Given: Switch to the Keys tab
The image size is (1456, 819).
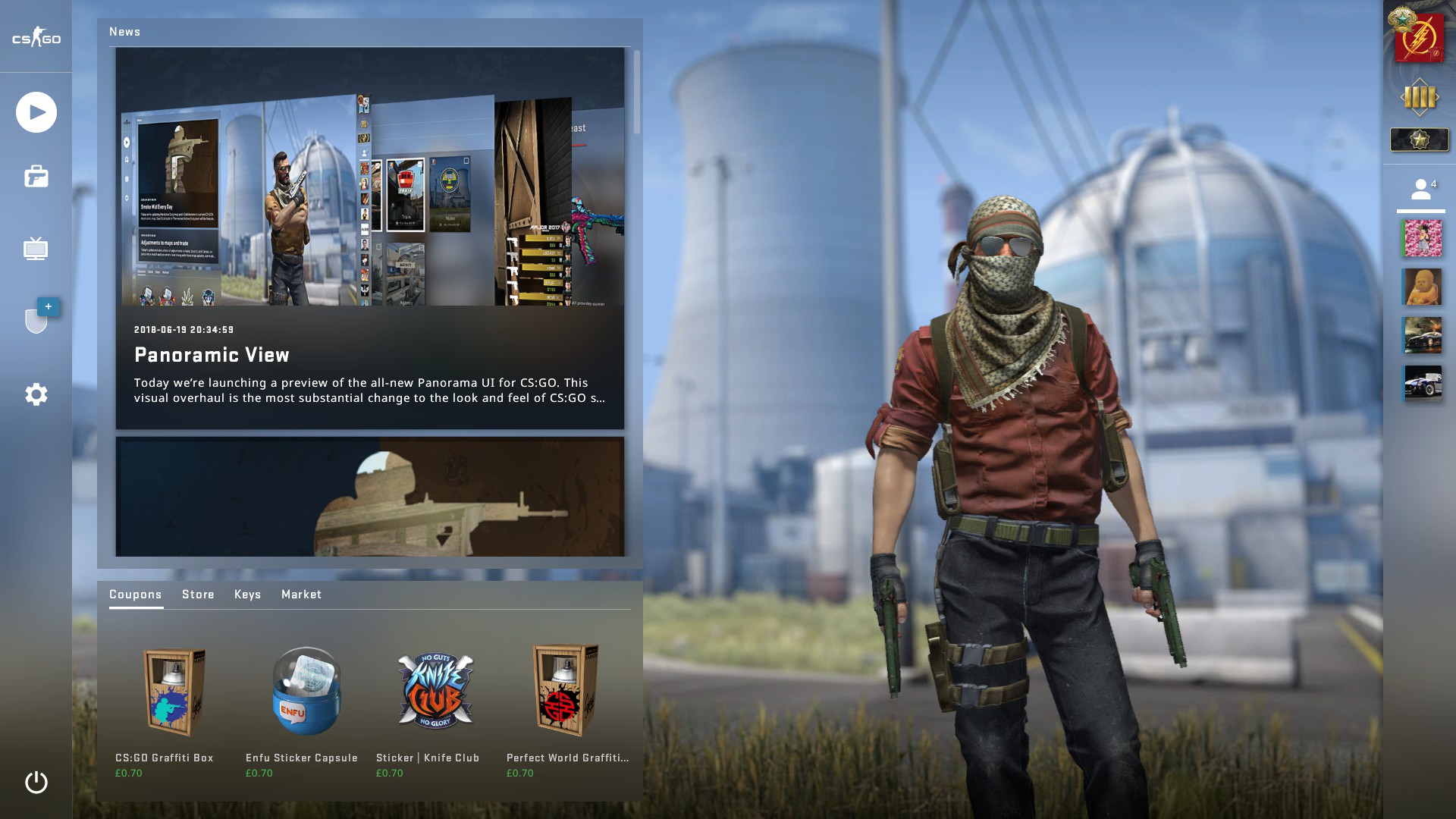Looking at the screenshot, I should (247, 595).
